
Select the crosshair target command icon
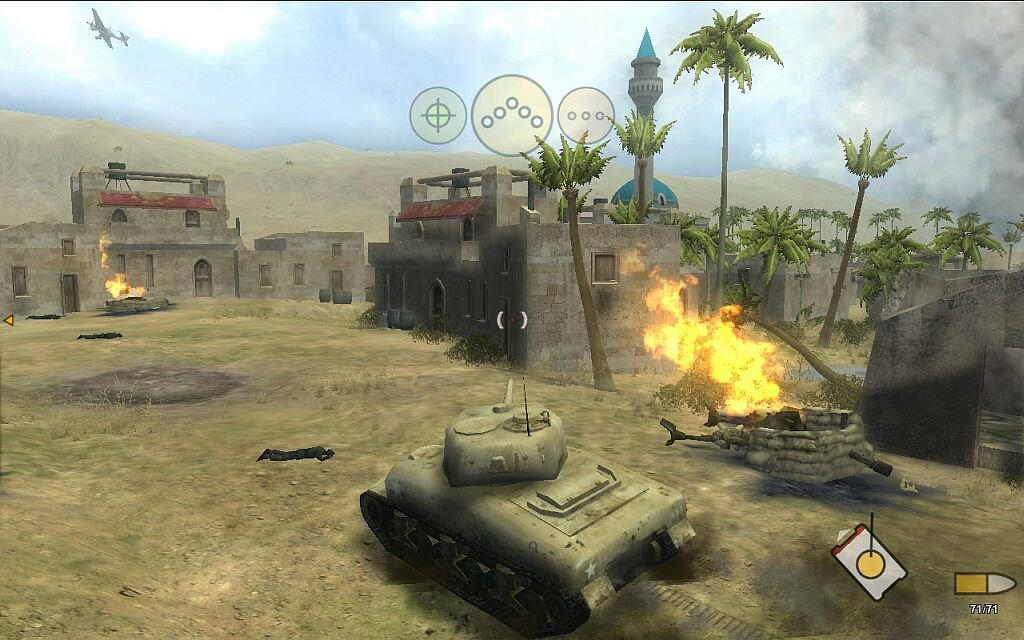[437, 116]
